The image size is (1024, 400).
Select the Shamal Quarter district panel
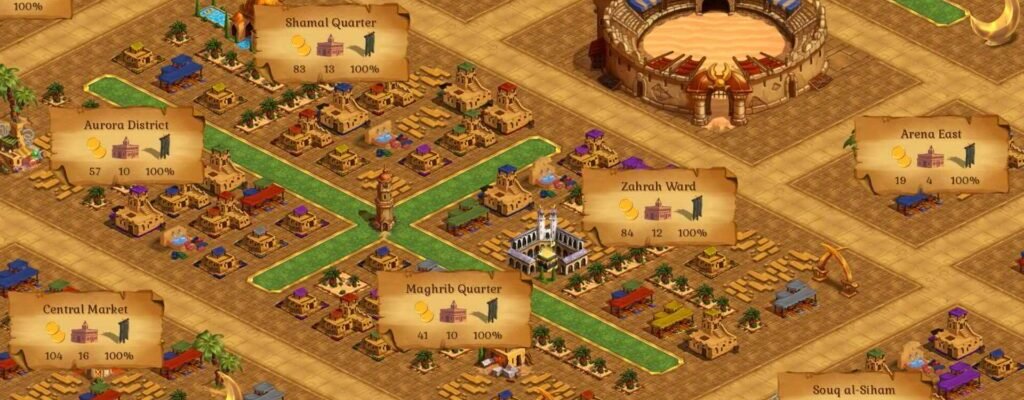click(331, 43)
